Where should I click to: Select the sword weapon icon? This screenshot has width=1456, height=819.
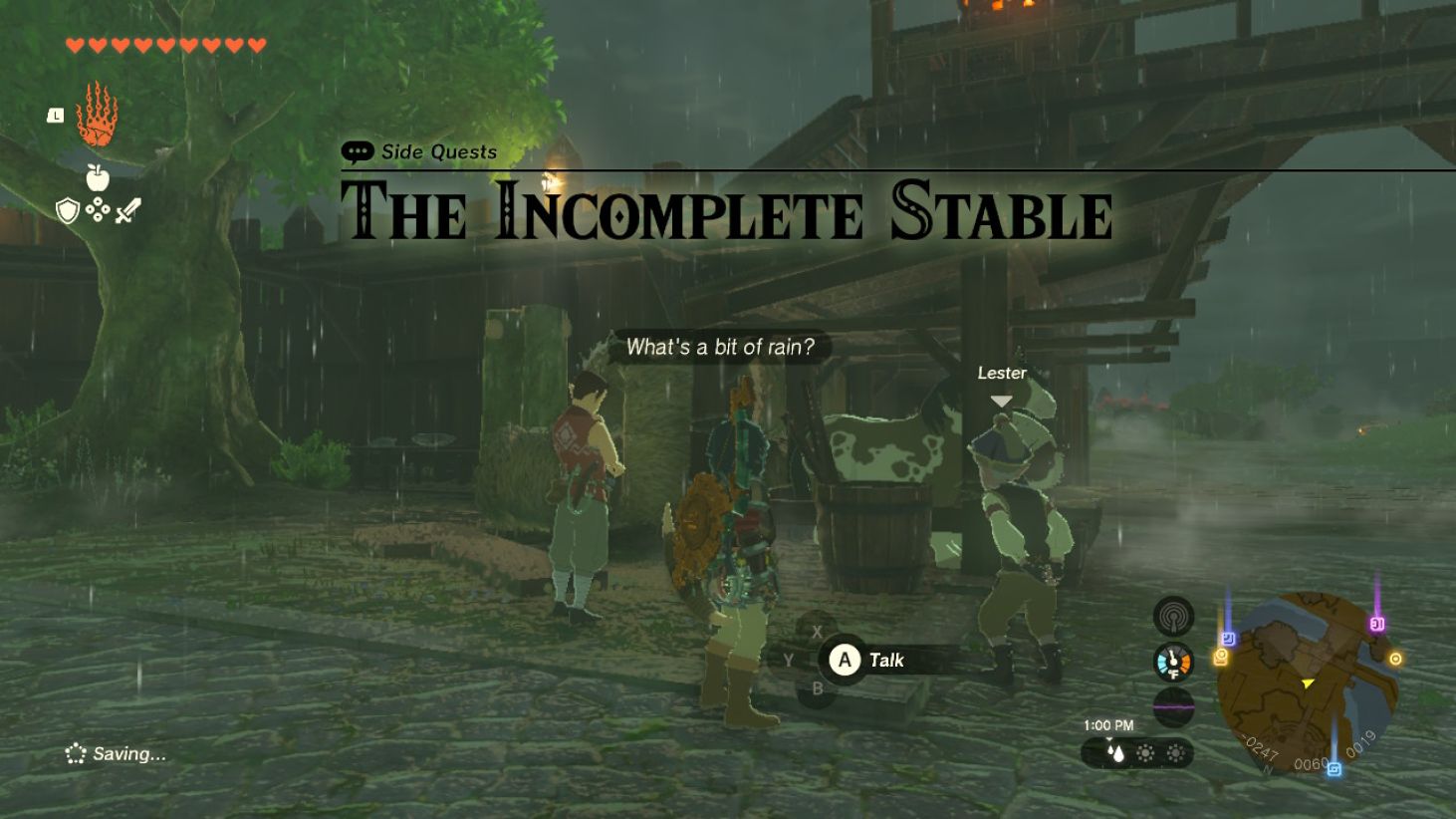tap(129, 209)
